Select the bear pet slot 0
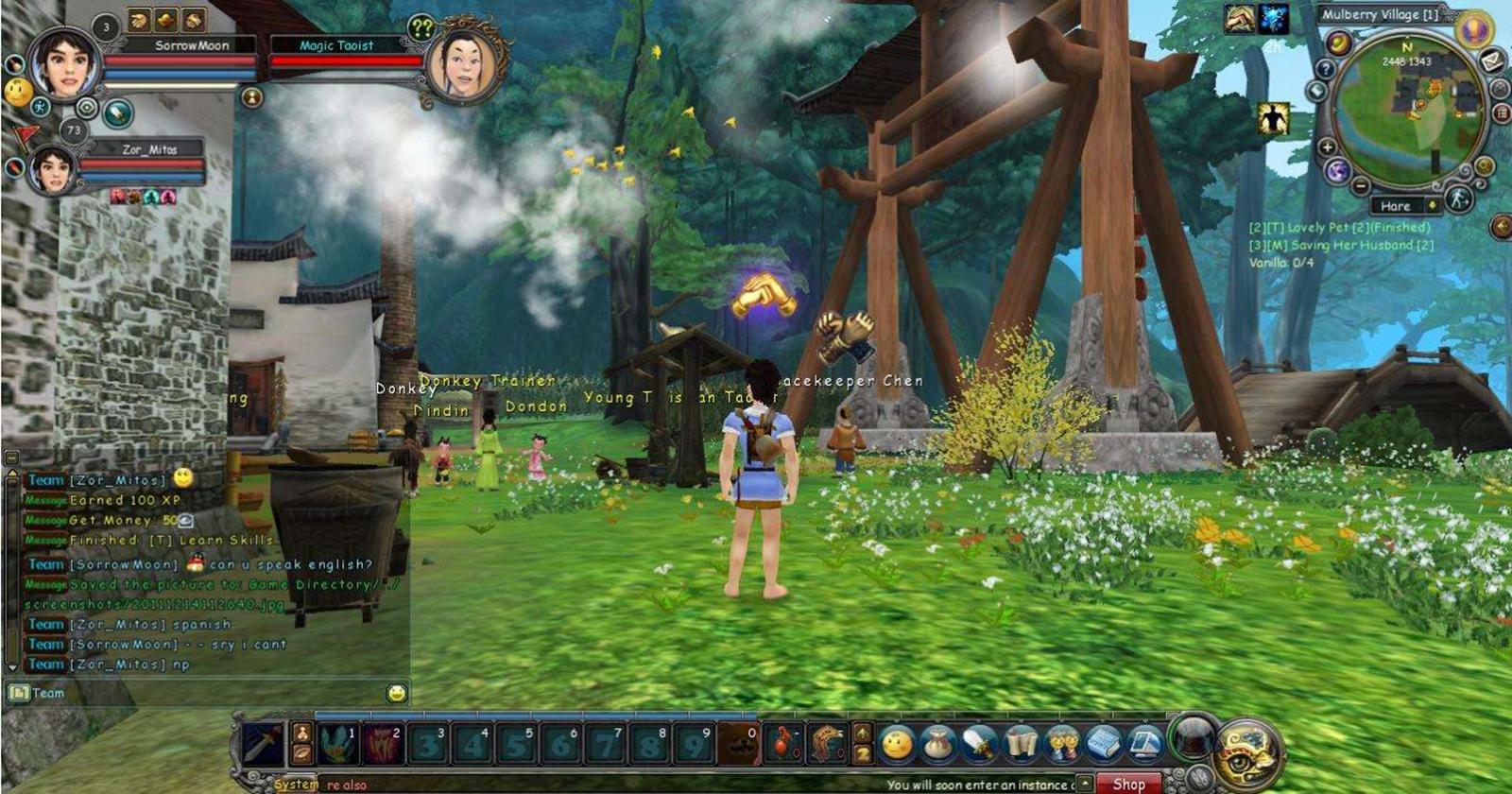The image size is (1512, 794). pyautogui.click(x=738, y=744)
